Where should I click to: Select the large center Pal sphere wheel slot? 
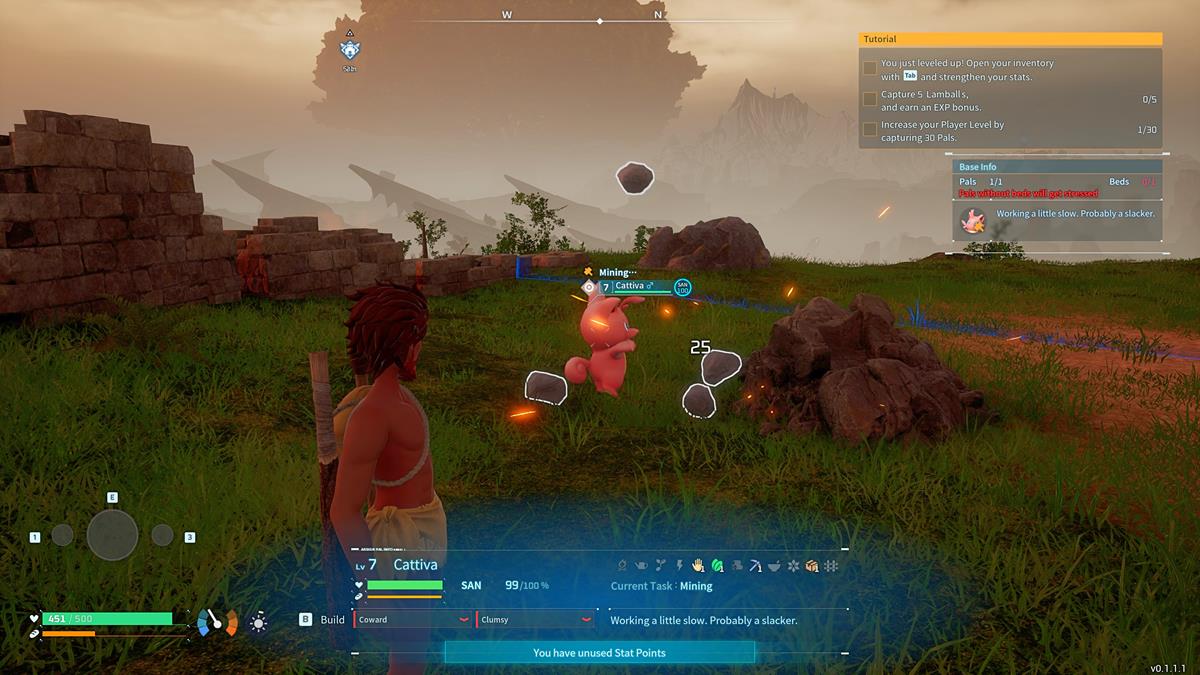coord(112,535)
